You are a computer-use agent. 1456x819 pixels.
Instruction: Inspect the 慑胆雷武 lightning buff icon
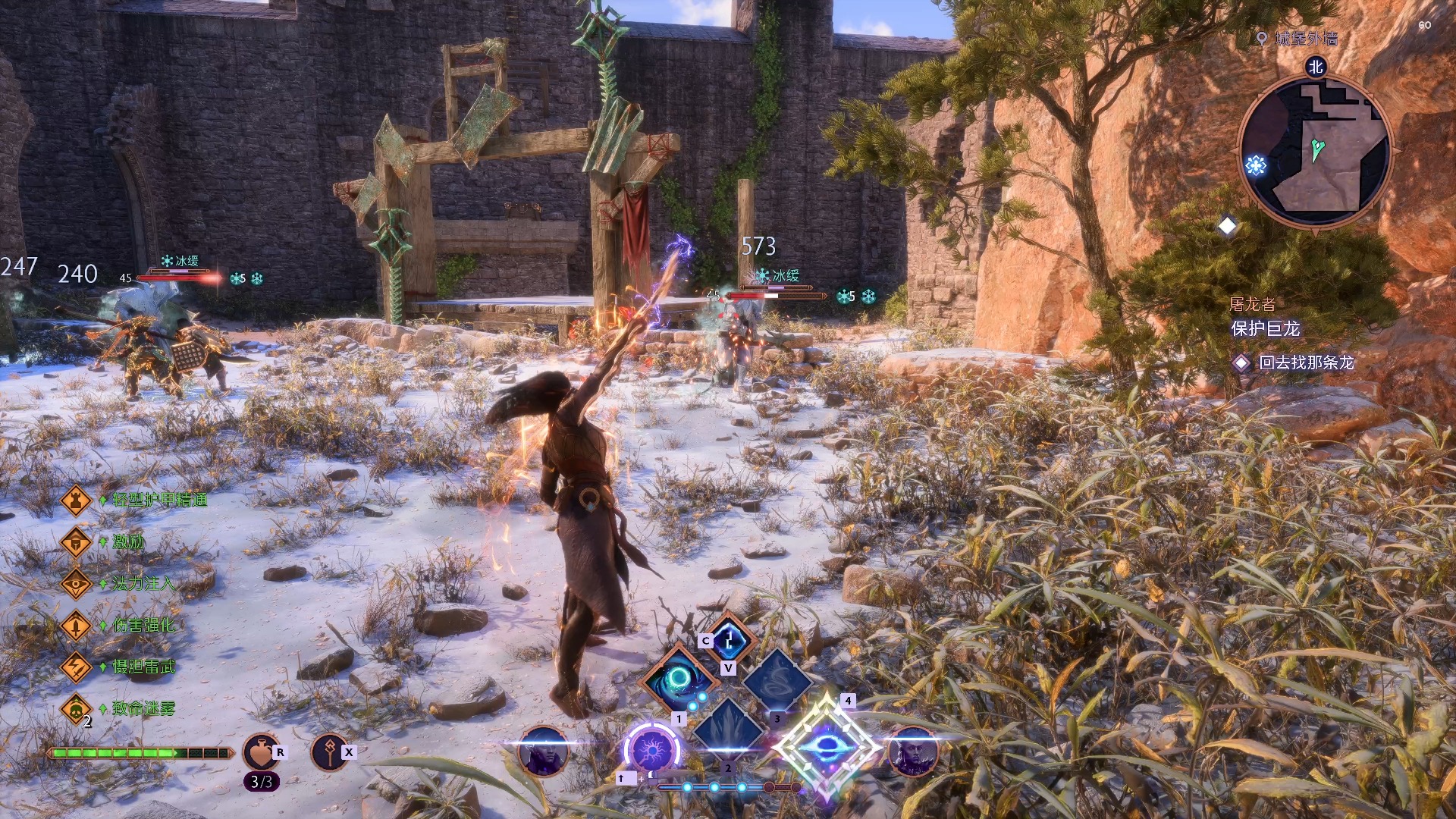tap(76, 667)
